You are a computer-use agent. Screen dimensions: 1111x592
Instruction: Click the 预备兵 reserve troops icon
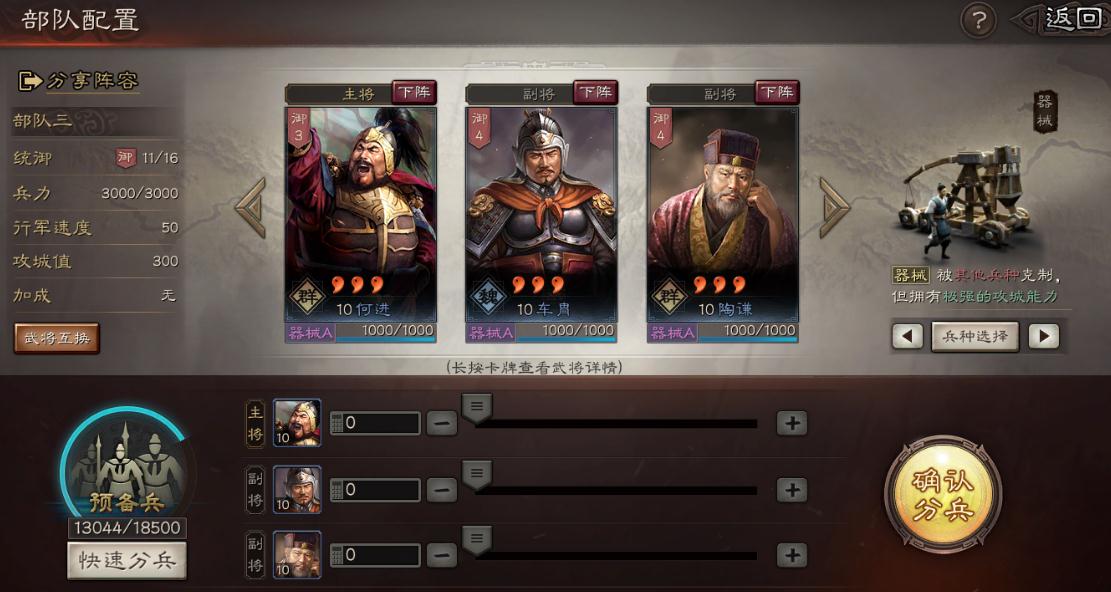[126, 468]
